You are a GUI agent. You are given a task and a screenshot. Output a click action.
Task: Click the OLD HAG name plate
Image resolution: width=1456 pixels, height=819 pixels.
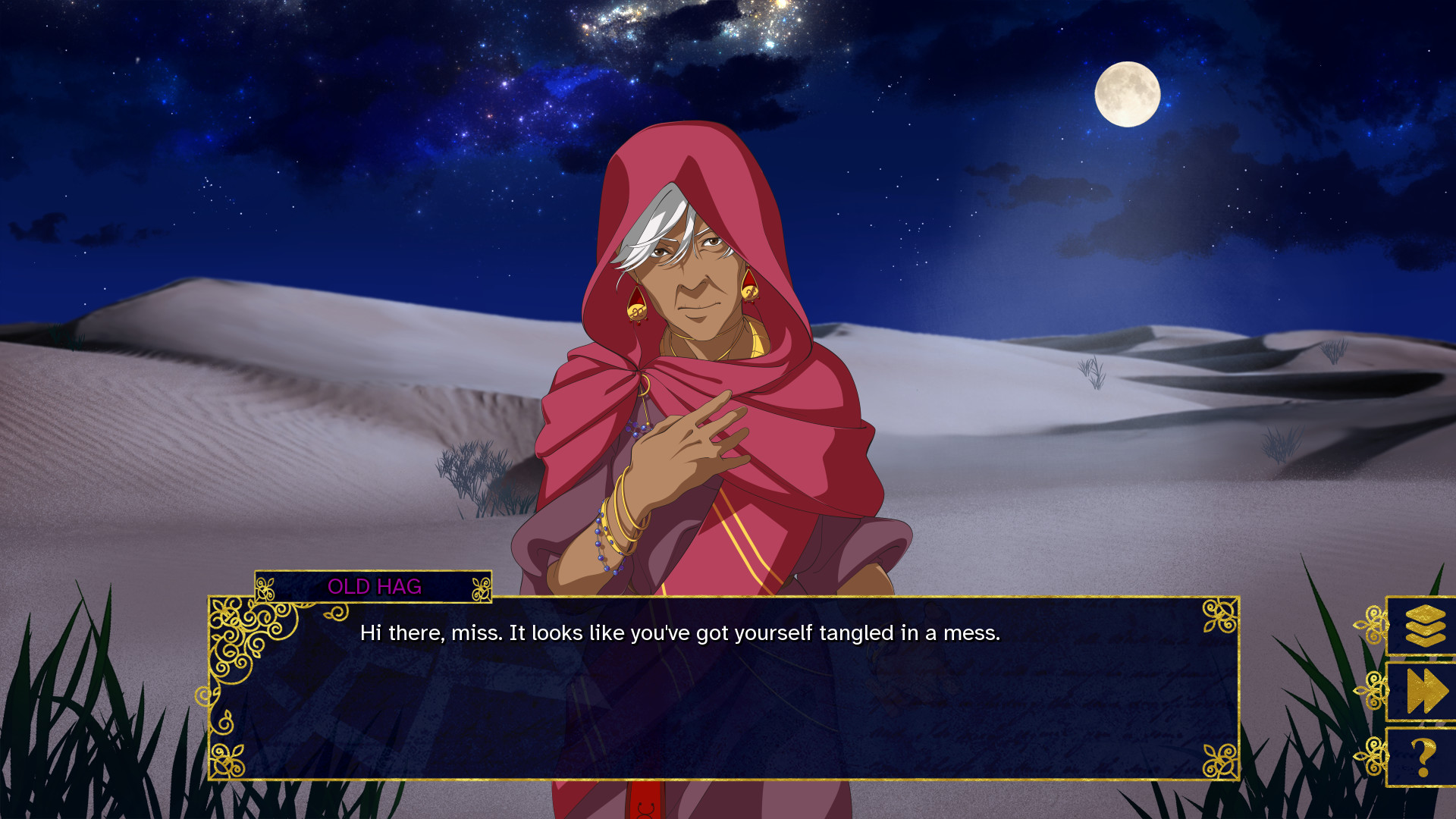[375, 586]
